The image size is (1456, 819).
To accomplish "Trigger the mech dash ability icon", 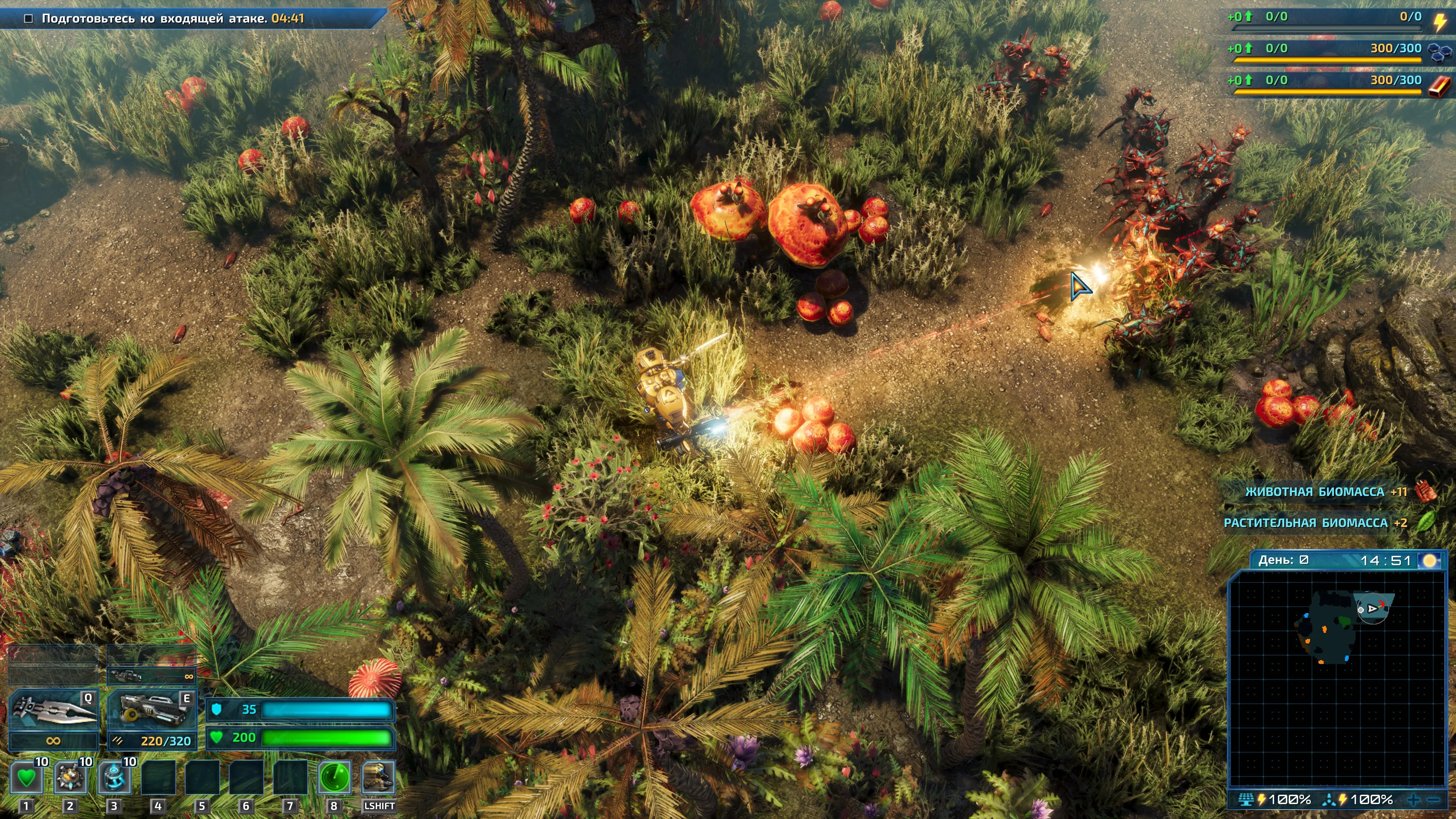I will (378, 778).
